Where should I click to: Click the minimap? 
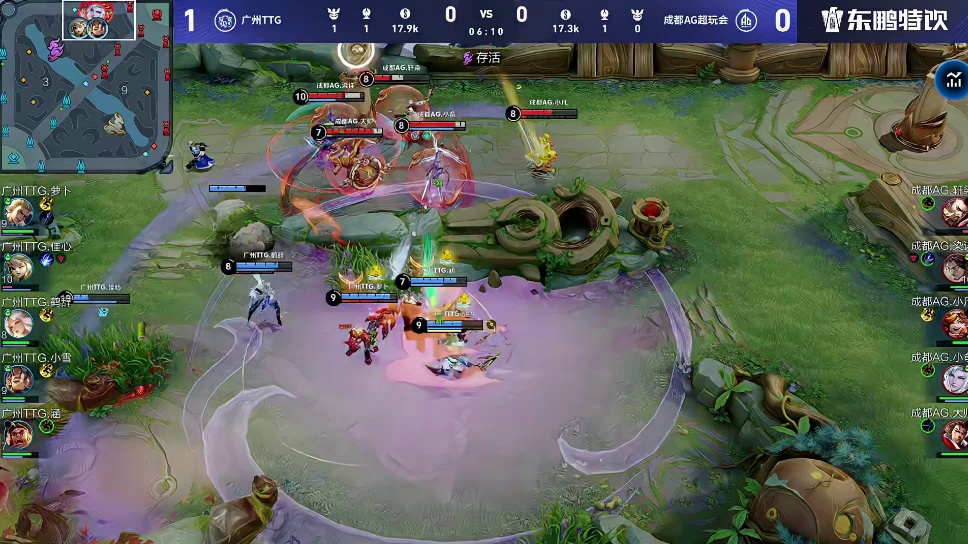point(84,85)
